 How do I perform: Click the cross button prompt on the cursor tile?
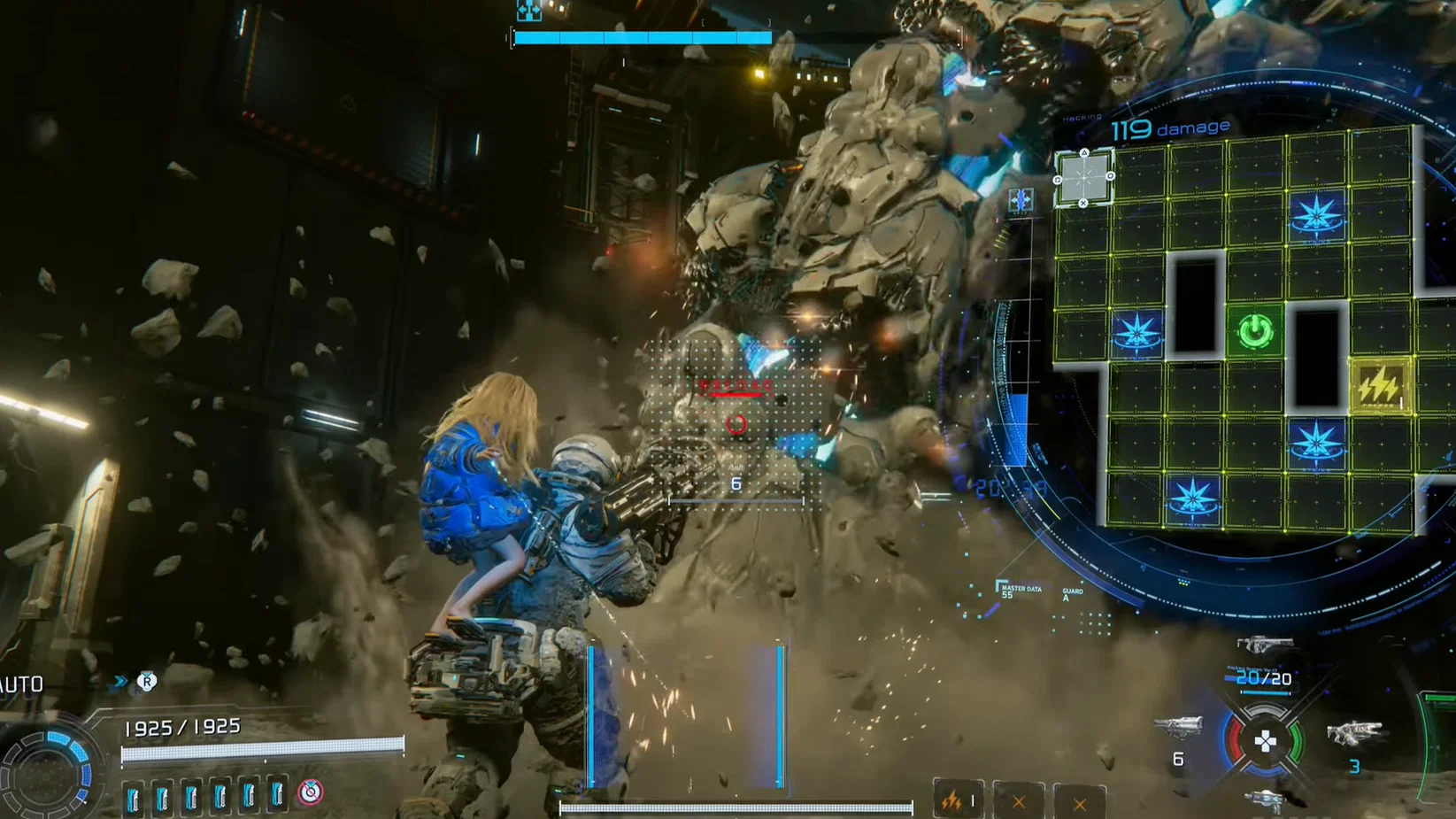tap(1083, 205)
